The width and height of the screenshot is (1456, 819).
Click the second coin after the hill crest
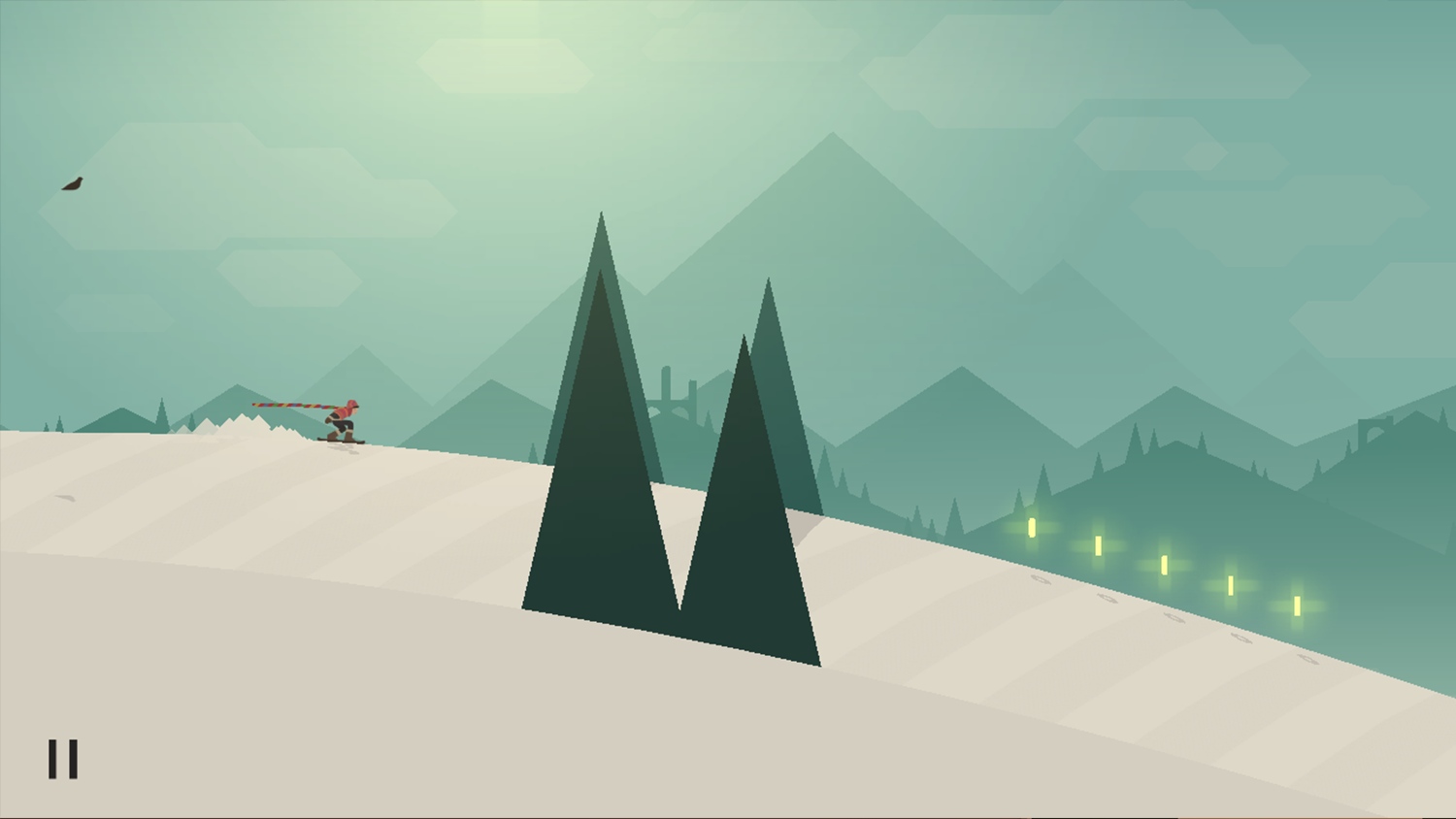pyautogui.click(x=1097, y=544)
